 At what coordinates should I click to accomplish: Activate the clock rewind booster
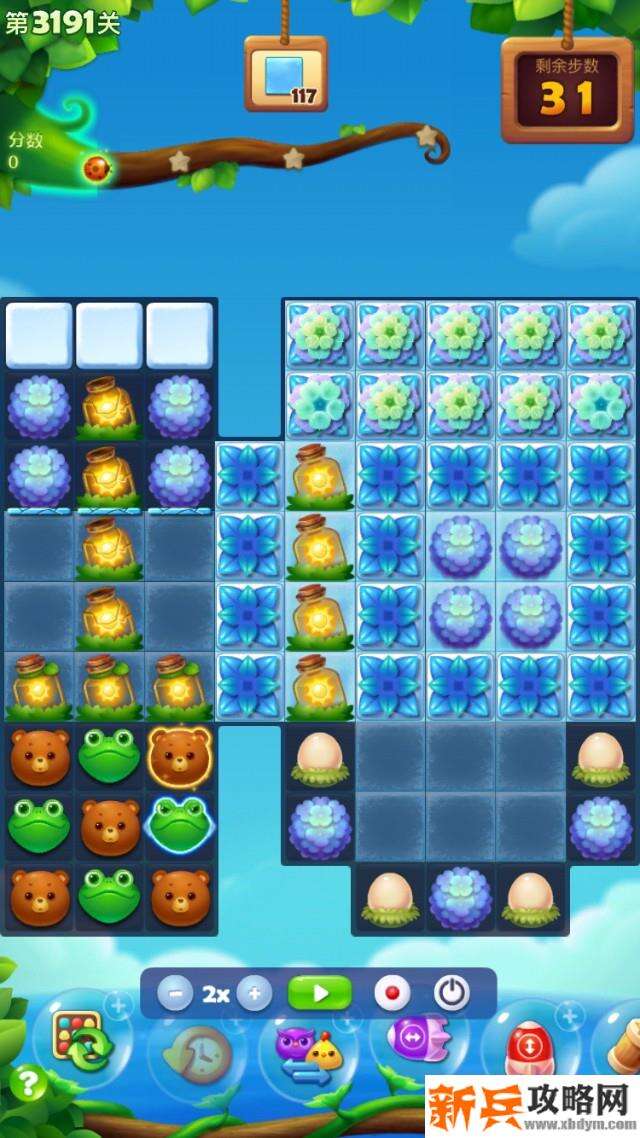198,1052
